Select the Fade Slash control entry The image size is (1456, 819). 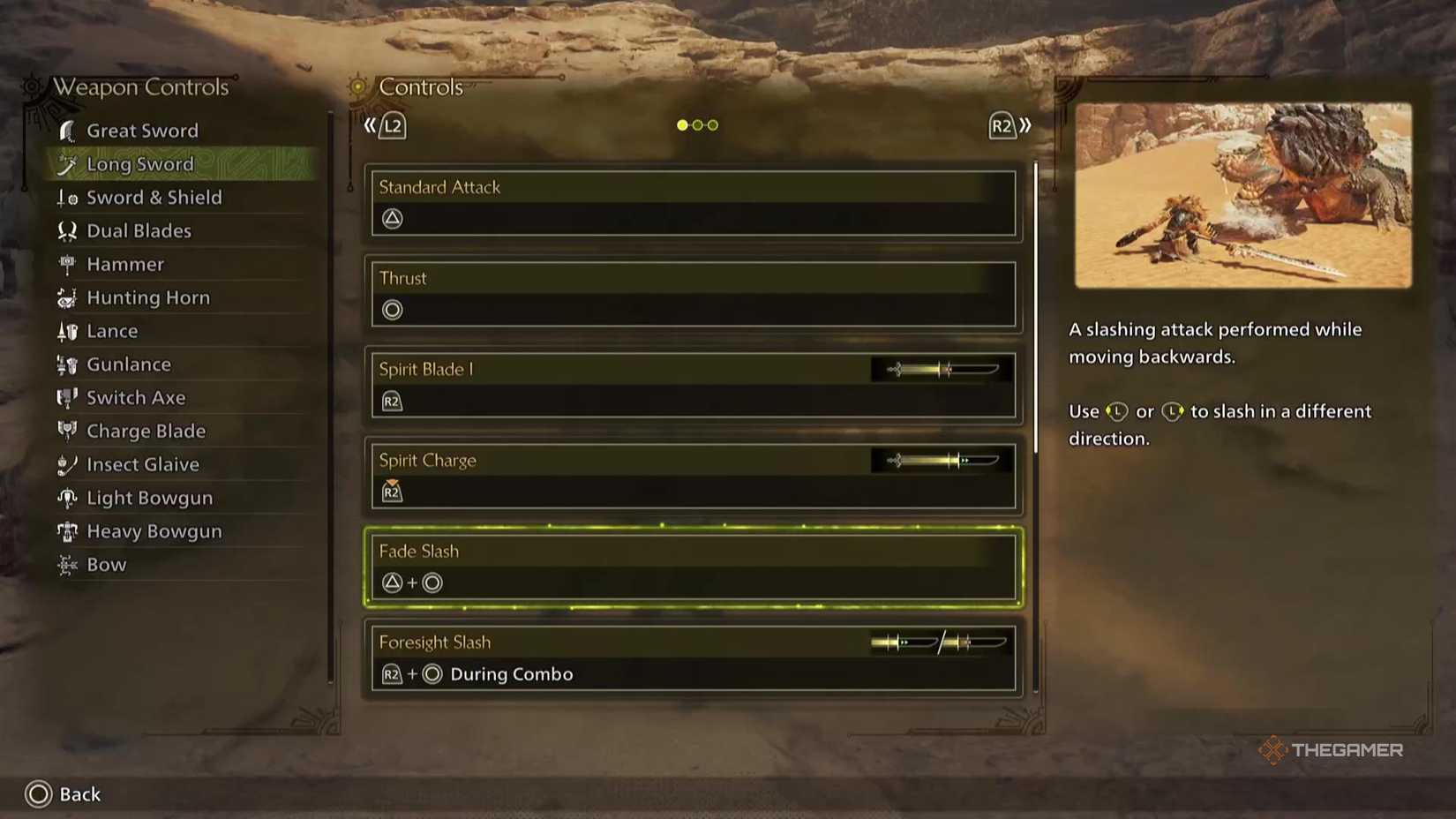[x=693, y=567]
